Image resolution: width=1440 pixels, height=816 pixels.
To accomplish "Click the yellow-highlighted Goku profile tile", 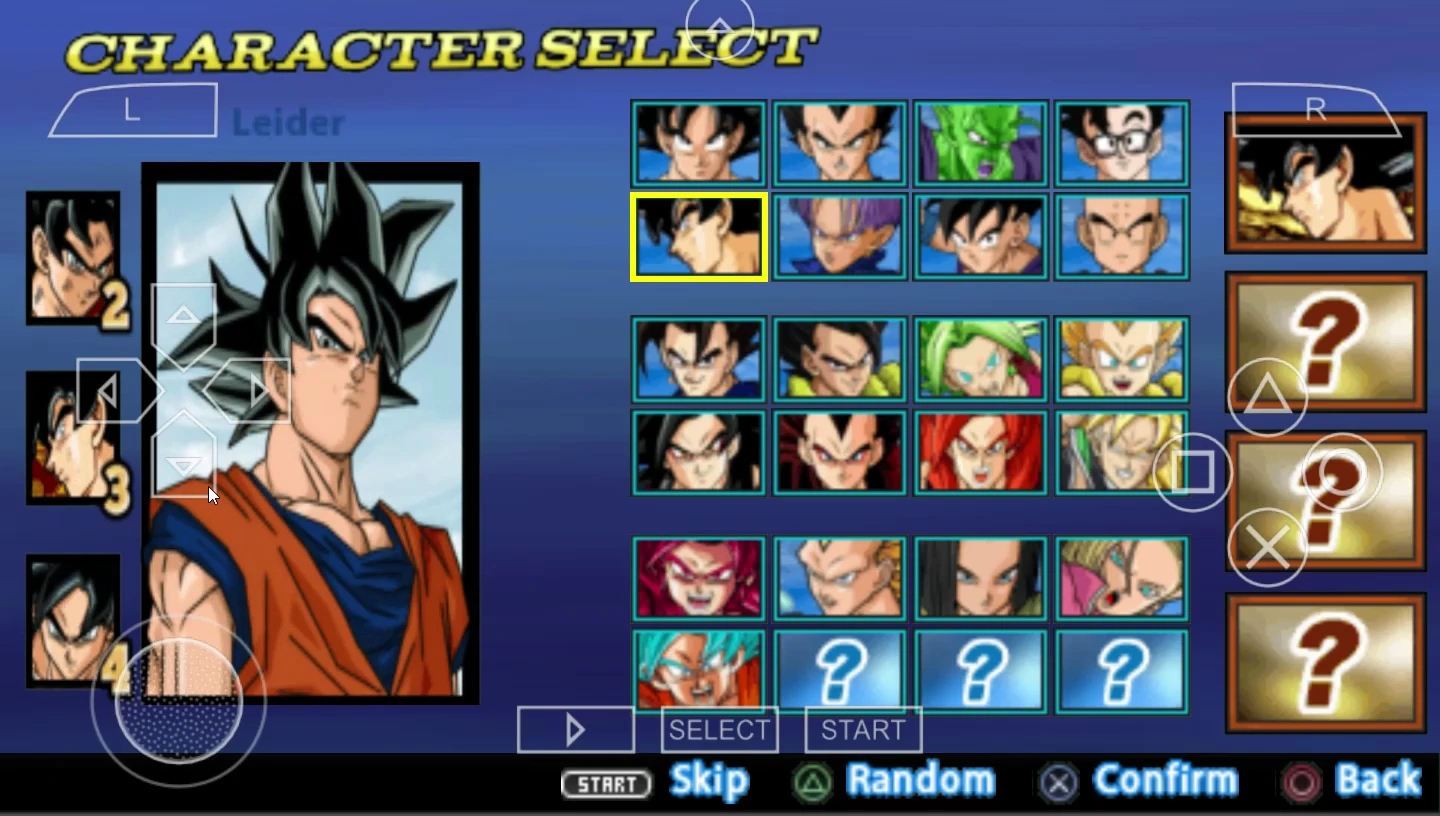I will pyautogui.click(x=698, y=237).
